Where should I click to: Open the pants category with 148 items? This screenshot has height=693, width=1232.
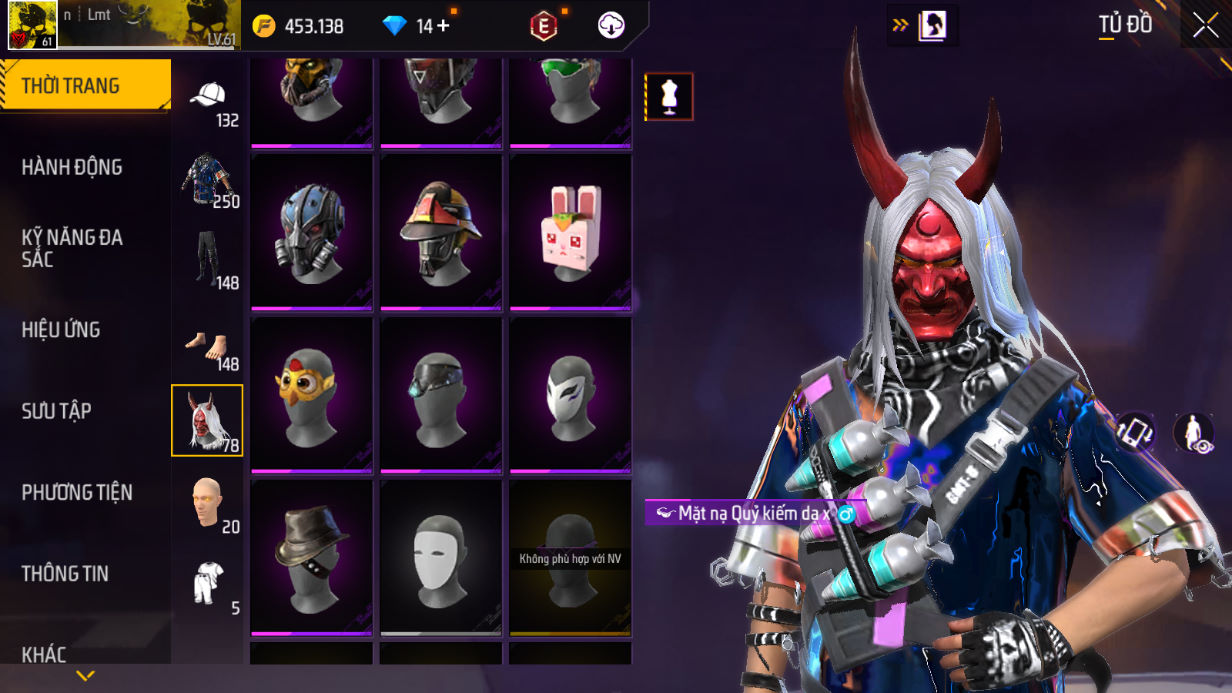pos(208,262)
